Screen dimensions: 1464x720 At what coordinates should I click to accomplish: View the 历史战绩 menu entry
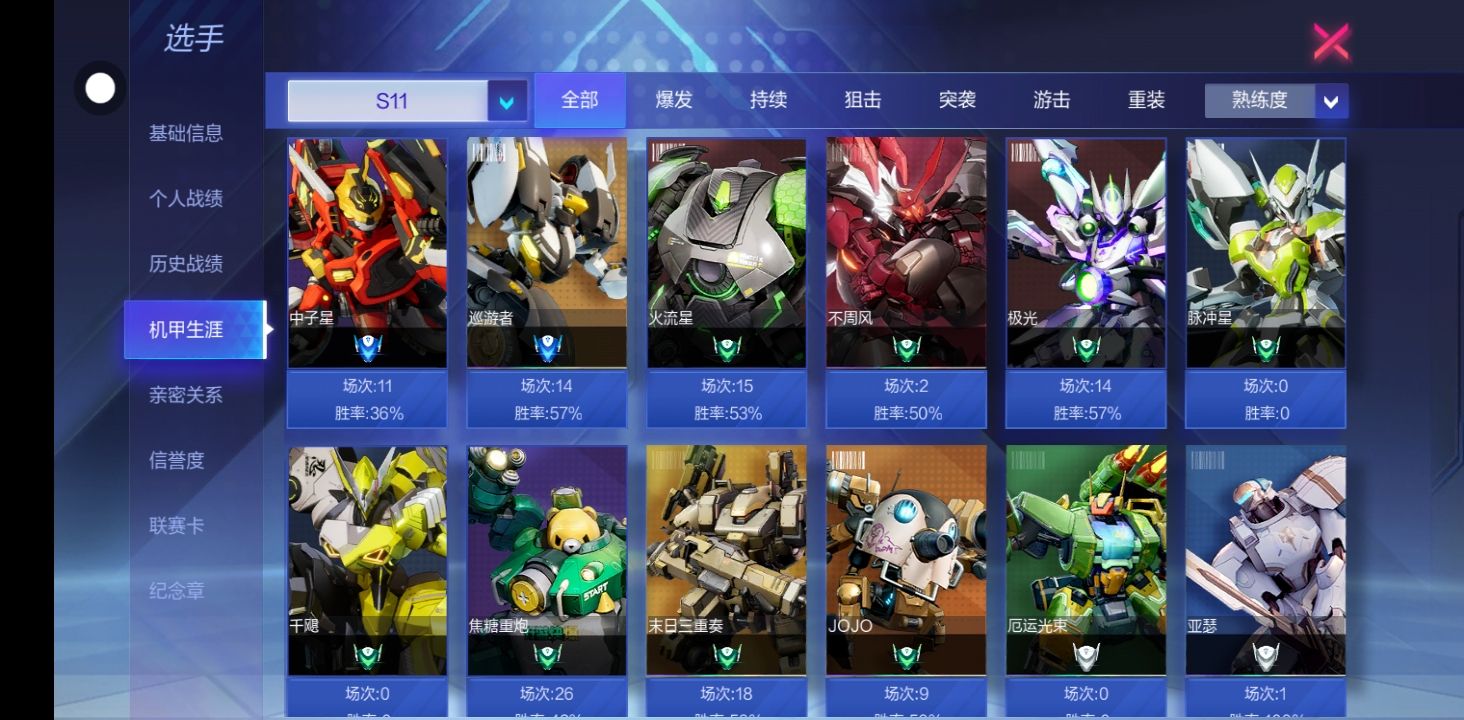click(x=186, y=264)
